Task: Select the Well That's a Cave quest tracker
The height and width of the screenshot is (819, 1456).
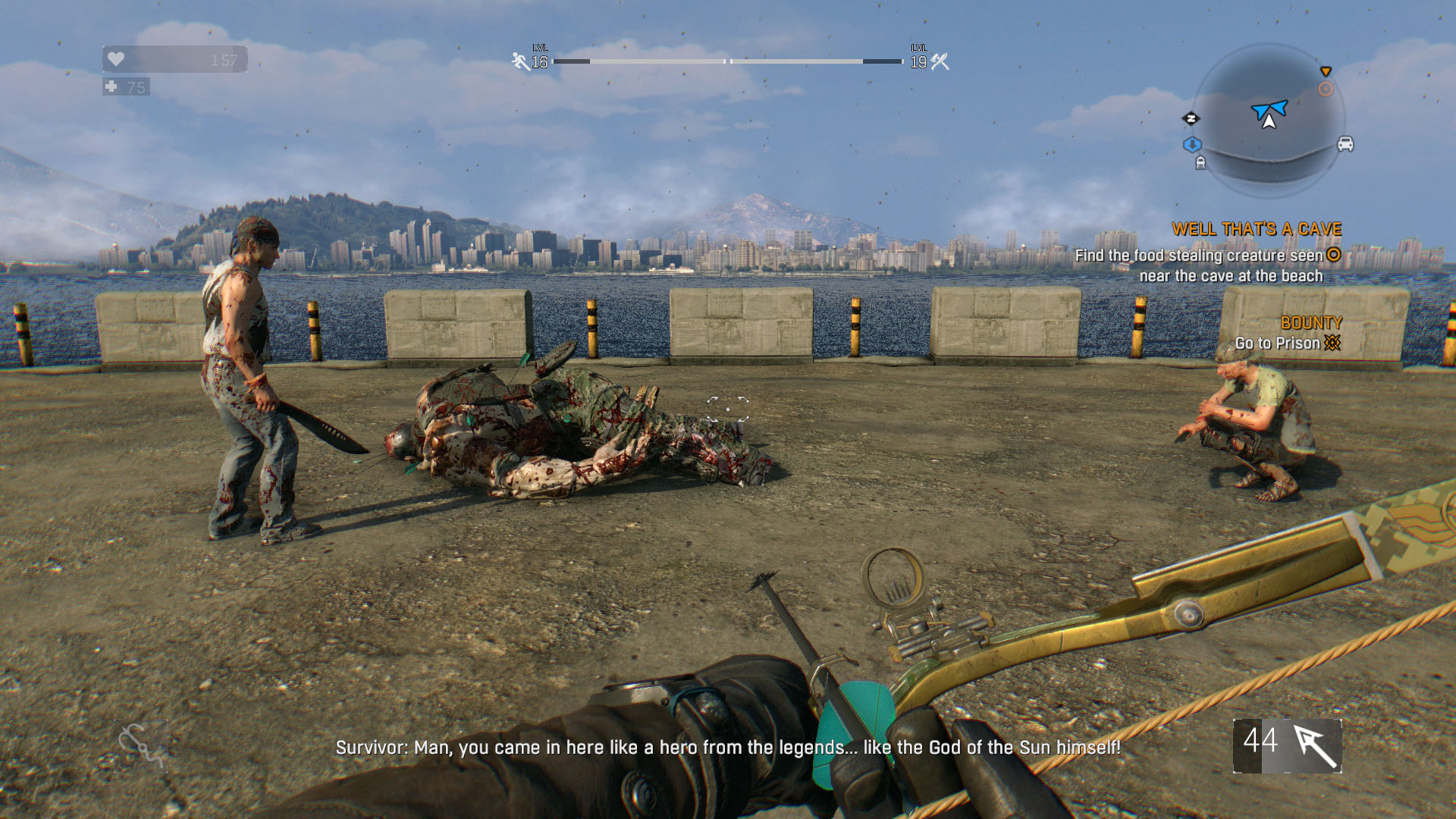Action: click(x=1256, y=229)
